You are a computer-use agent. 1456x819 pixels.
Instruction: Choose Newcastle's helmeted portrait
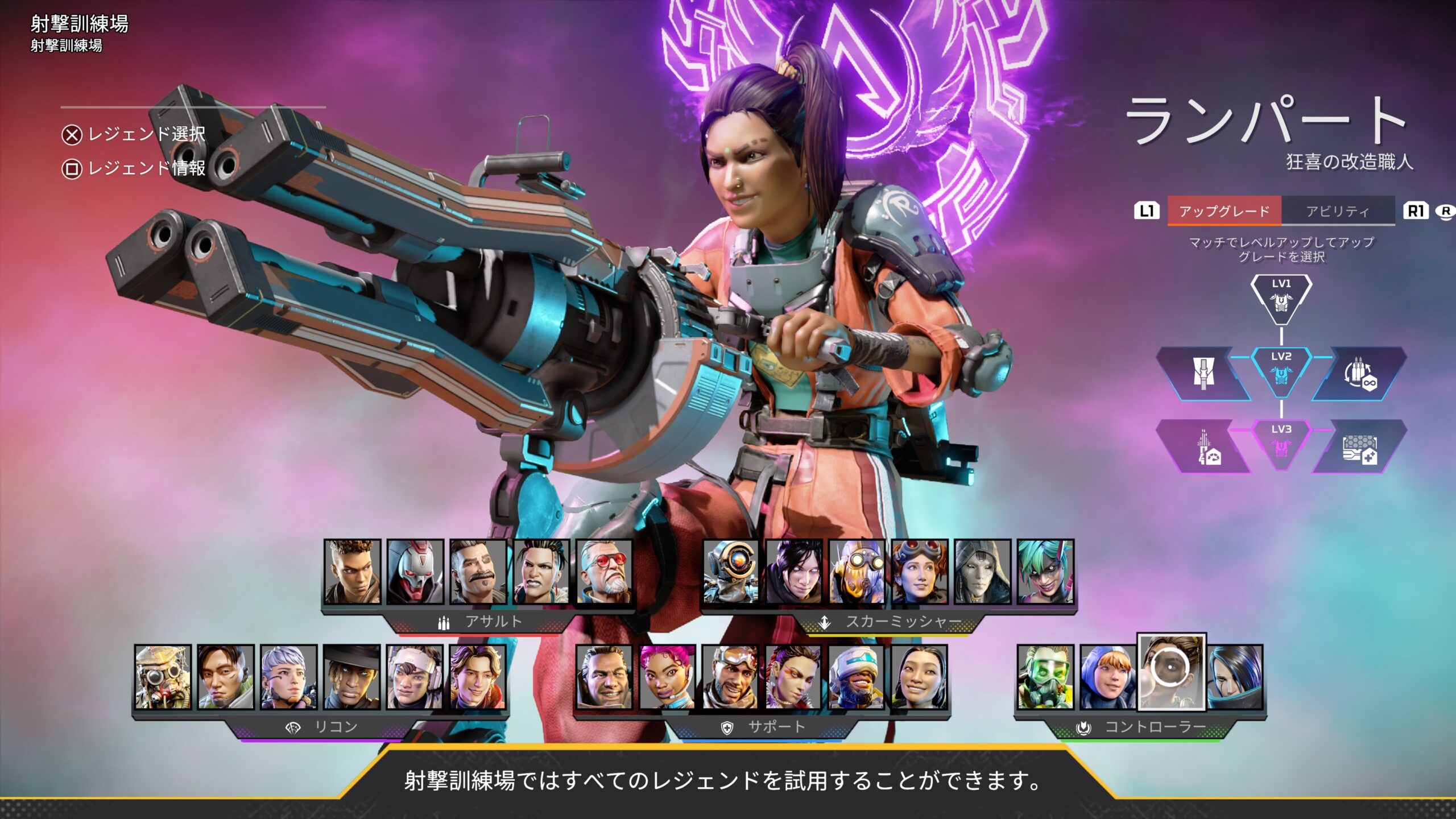coord(857,677)
